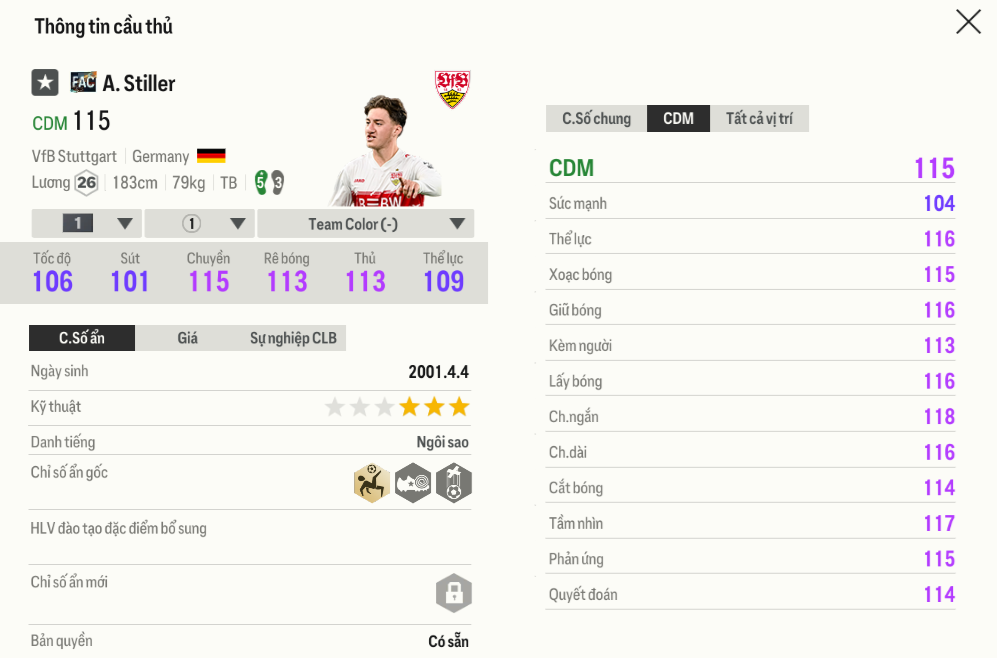
Task: Select the CDM position tab
Action: pos(678,119)
